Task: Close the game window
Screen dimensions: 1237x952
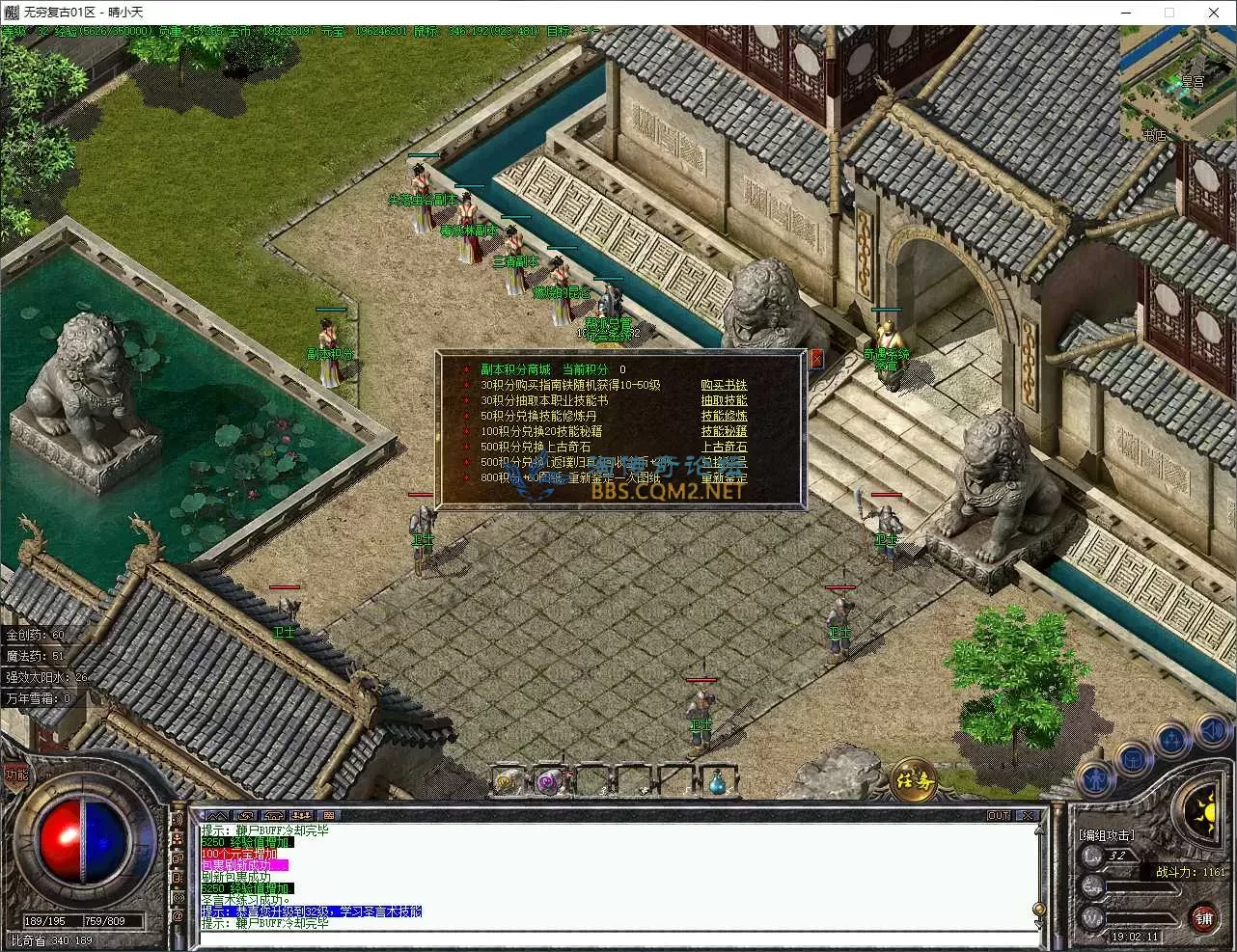Action: [x=1214, y=13]
